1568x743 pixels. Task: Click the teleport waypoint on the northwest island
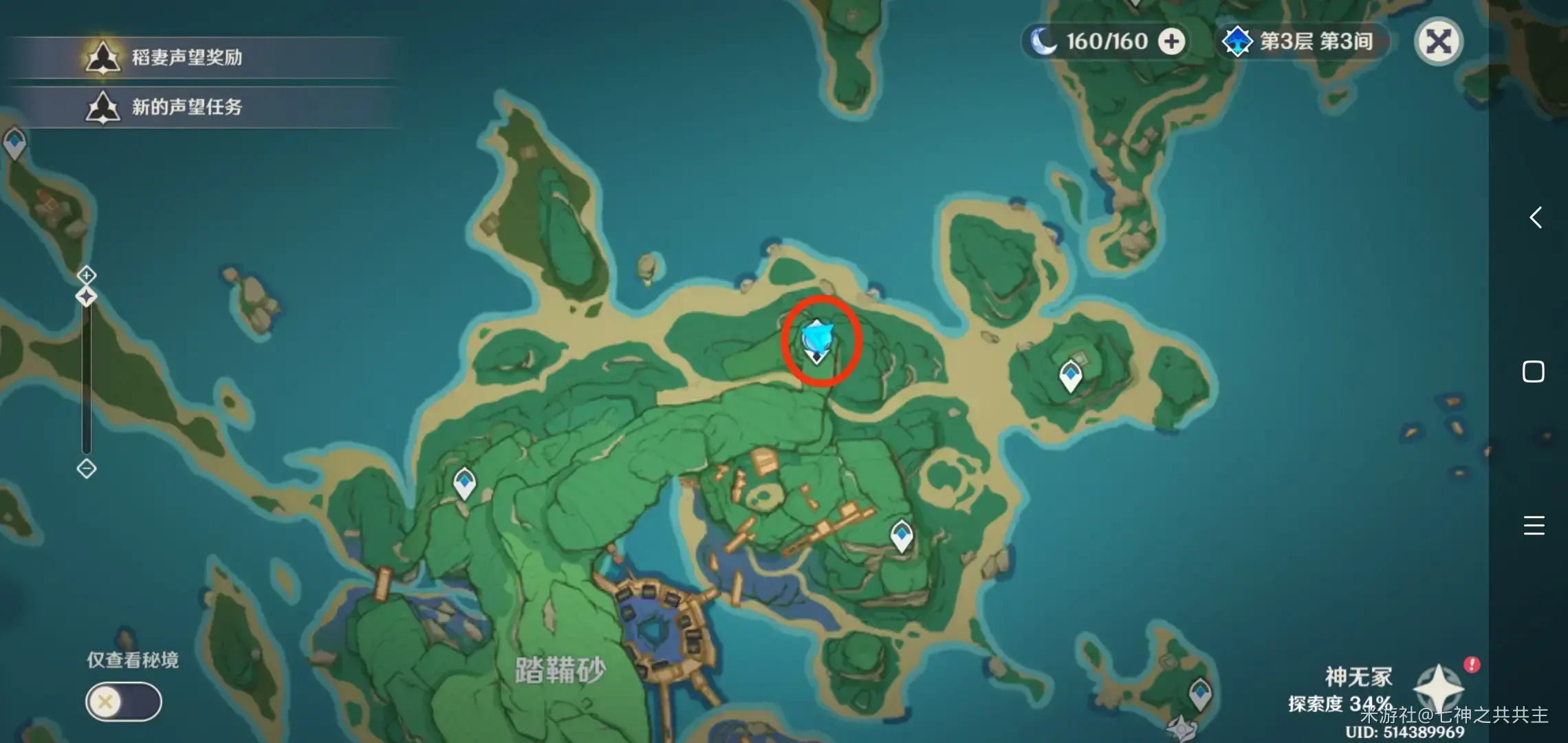pyautogui.click(x=14, y=142)
